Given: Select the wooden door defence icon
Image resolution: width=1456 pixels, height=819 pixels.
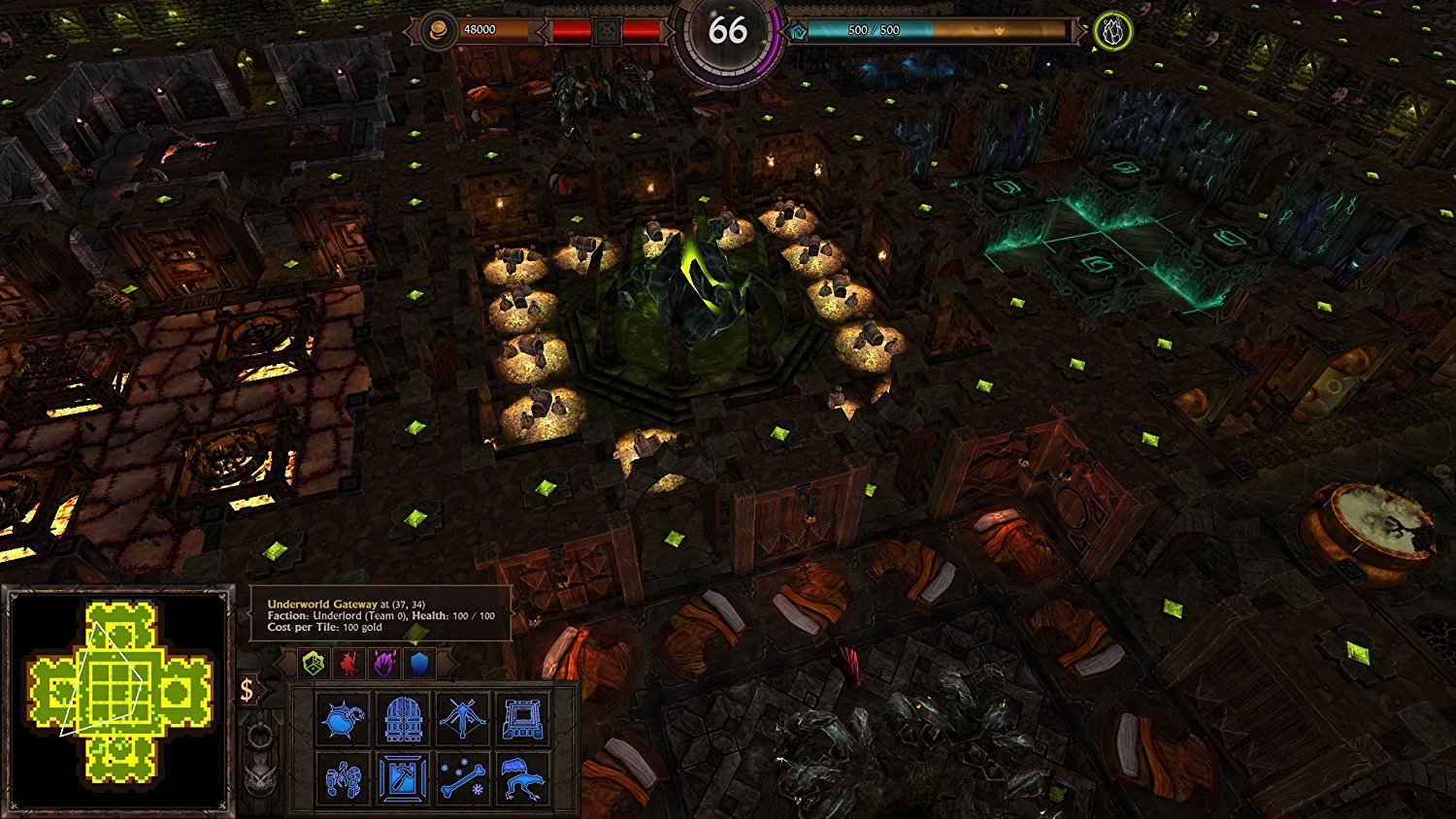Looking at the screenshot, I should point(402,719).
